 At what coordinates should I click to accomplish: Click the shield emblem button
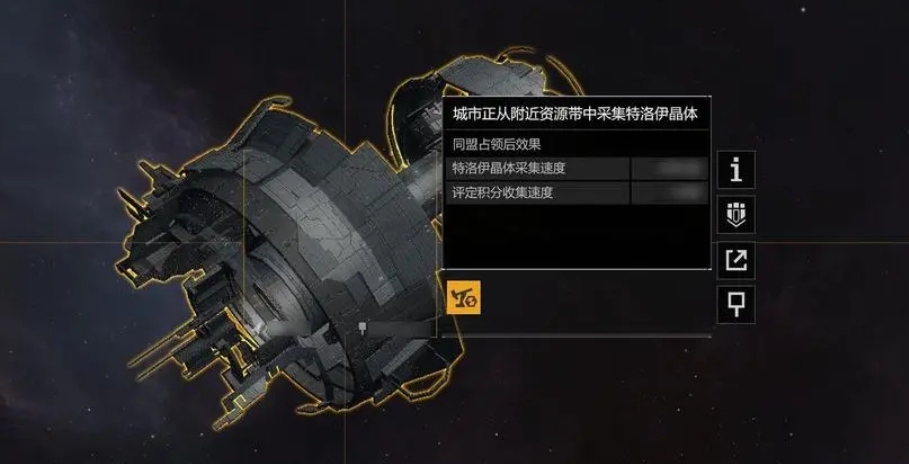(736, 215)
